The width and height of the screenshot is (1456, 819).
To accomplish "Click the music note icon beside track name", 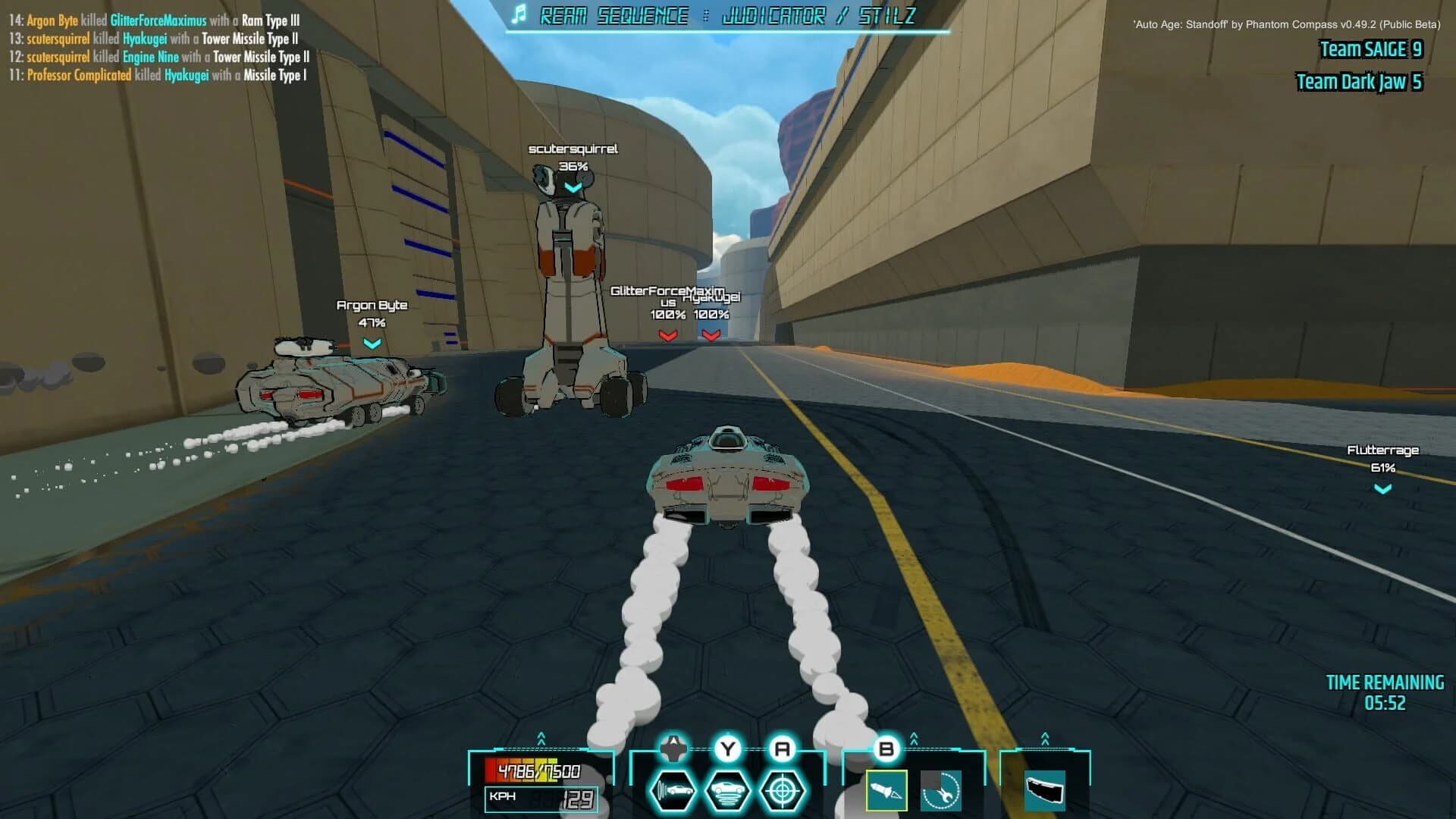I will click(519, 14).
